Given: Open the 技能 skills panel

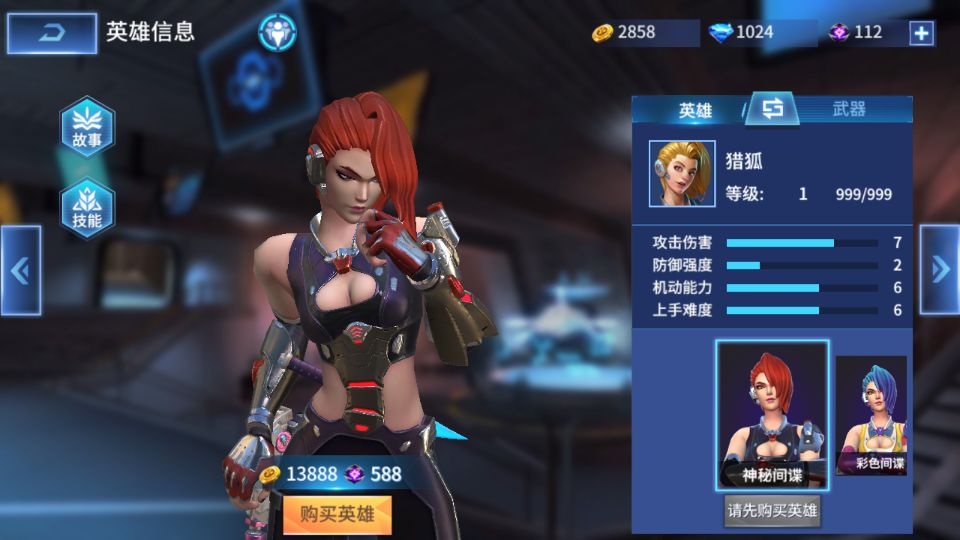Looking at the screenshot, I should tap(87, 208).
